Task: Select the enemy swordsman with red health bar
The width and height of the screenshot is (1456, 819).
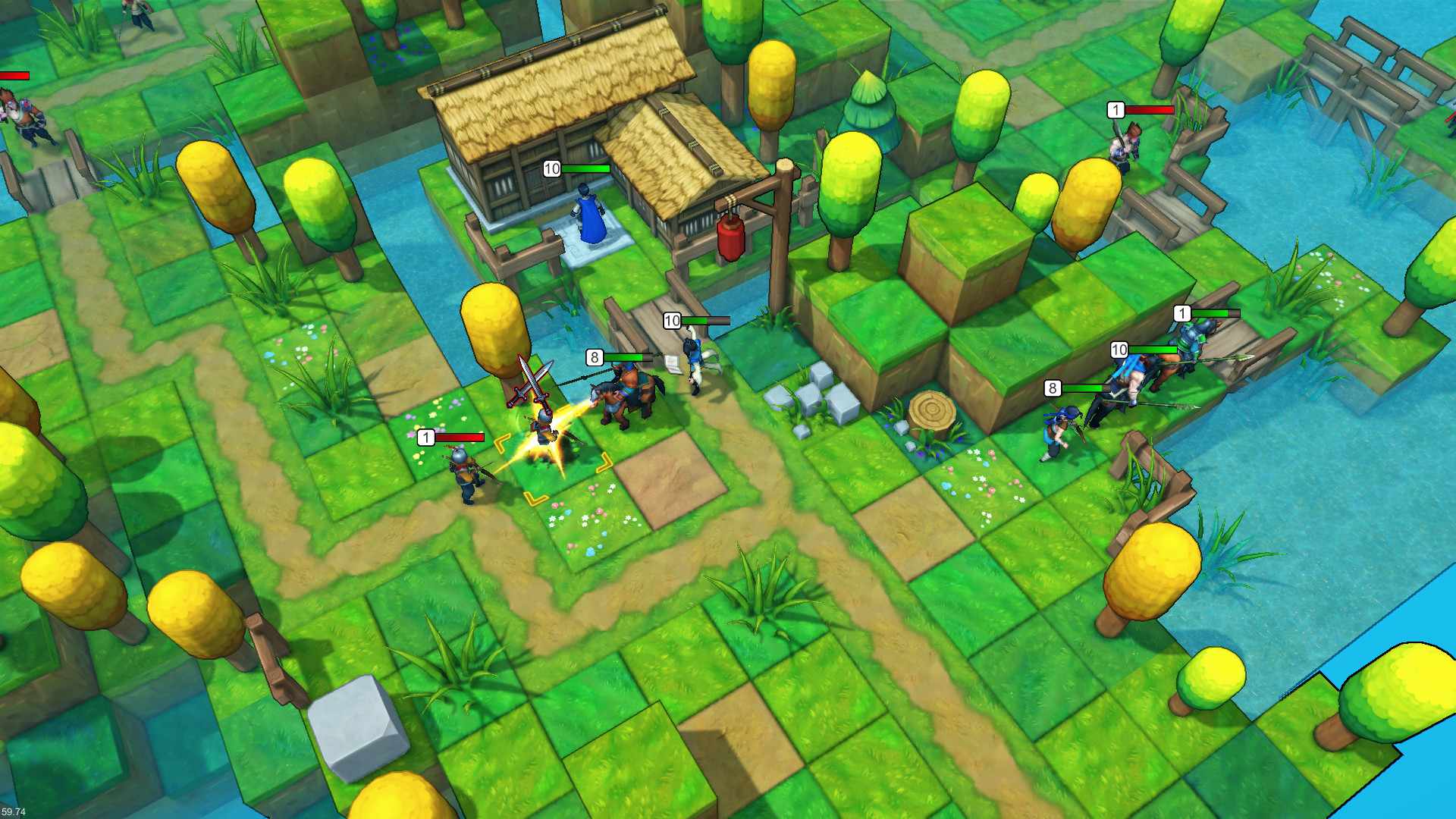Action: point(463,472)
